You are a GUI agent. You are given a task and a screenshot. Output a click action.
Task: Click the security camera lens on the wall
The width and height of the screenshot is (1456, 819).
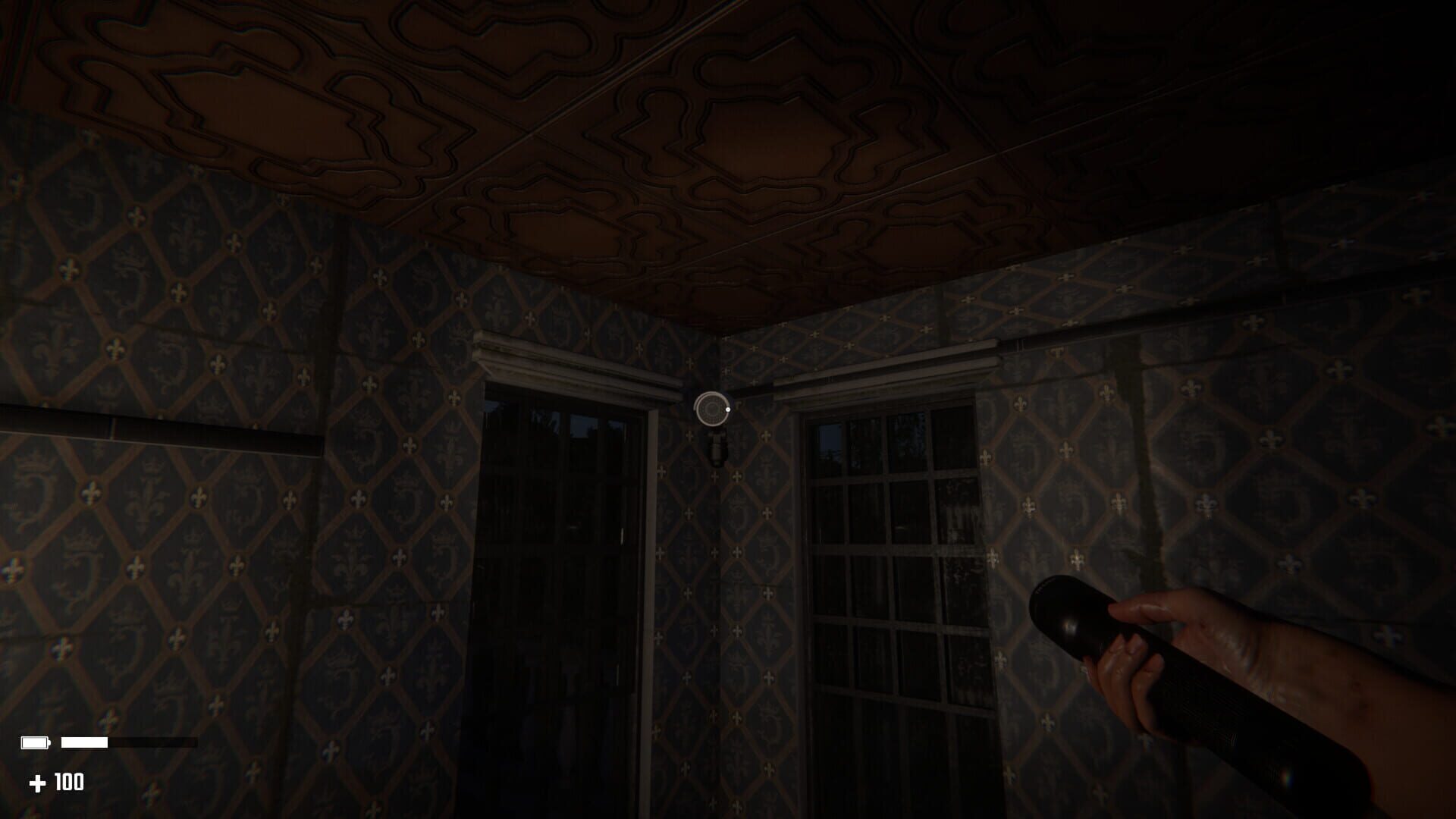711,408
